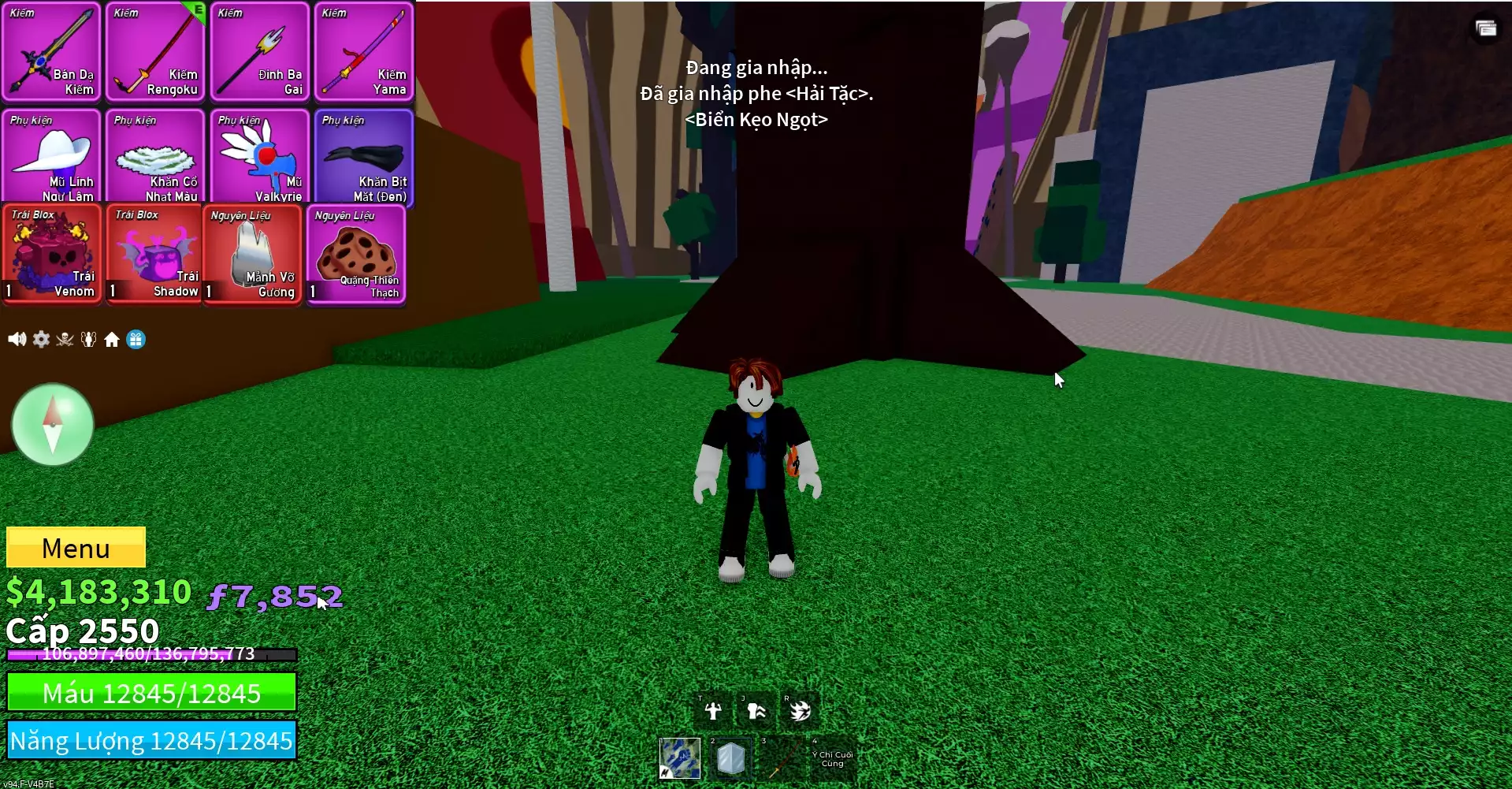
Task: Equip the ice cube hotbar slot
Action: coord(730,758)
